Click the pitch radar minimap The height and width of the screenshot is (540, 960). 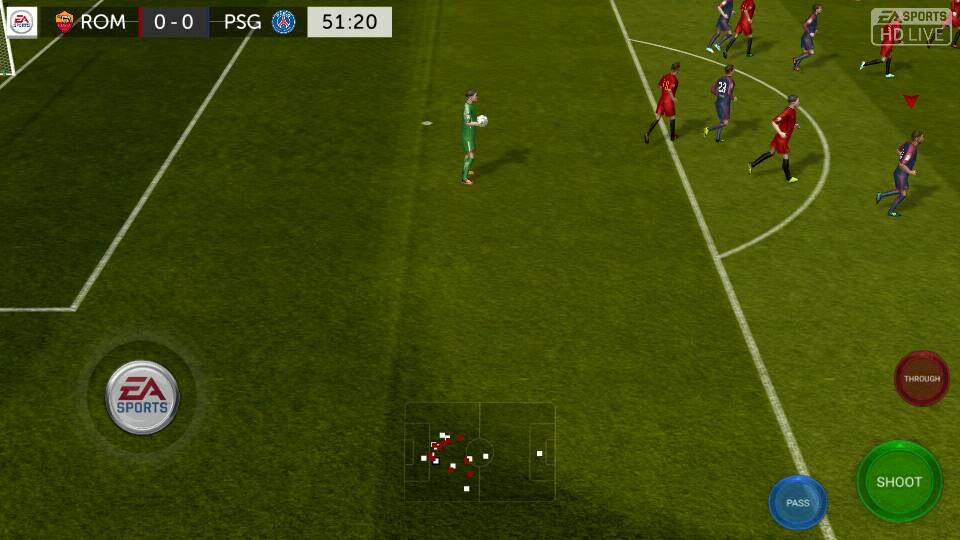coord(480,452)
